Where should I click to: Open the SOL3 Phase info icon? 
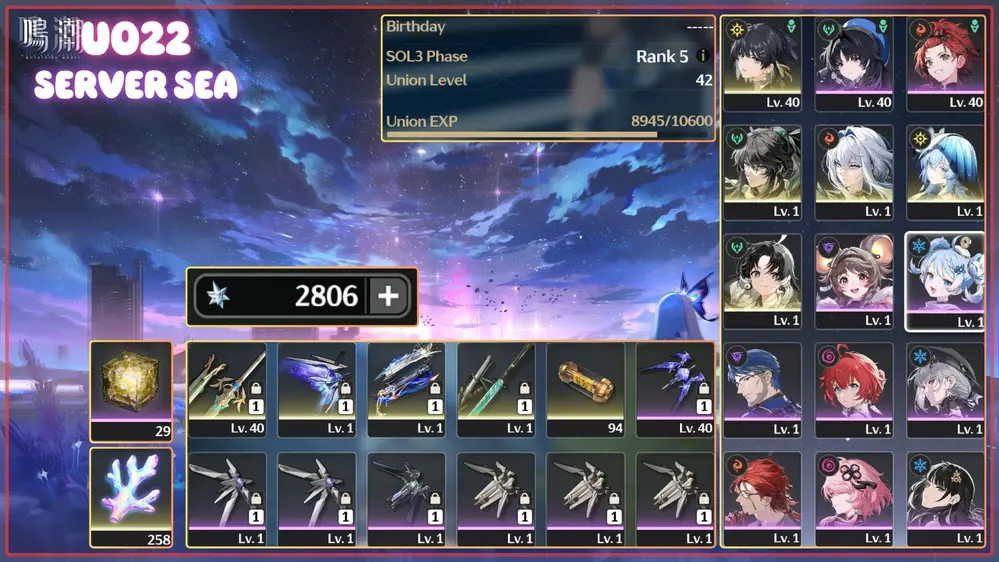(x=702, y=56)
